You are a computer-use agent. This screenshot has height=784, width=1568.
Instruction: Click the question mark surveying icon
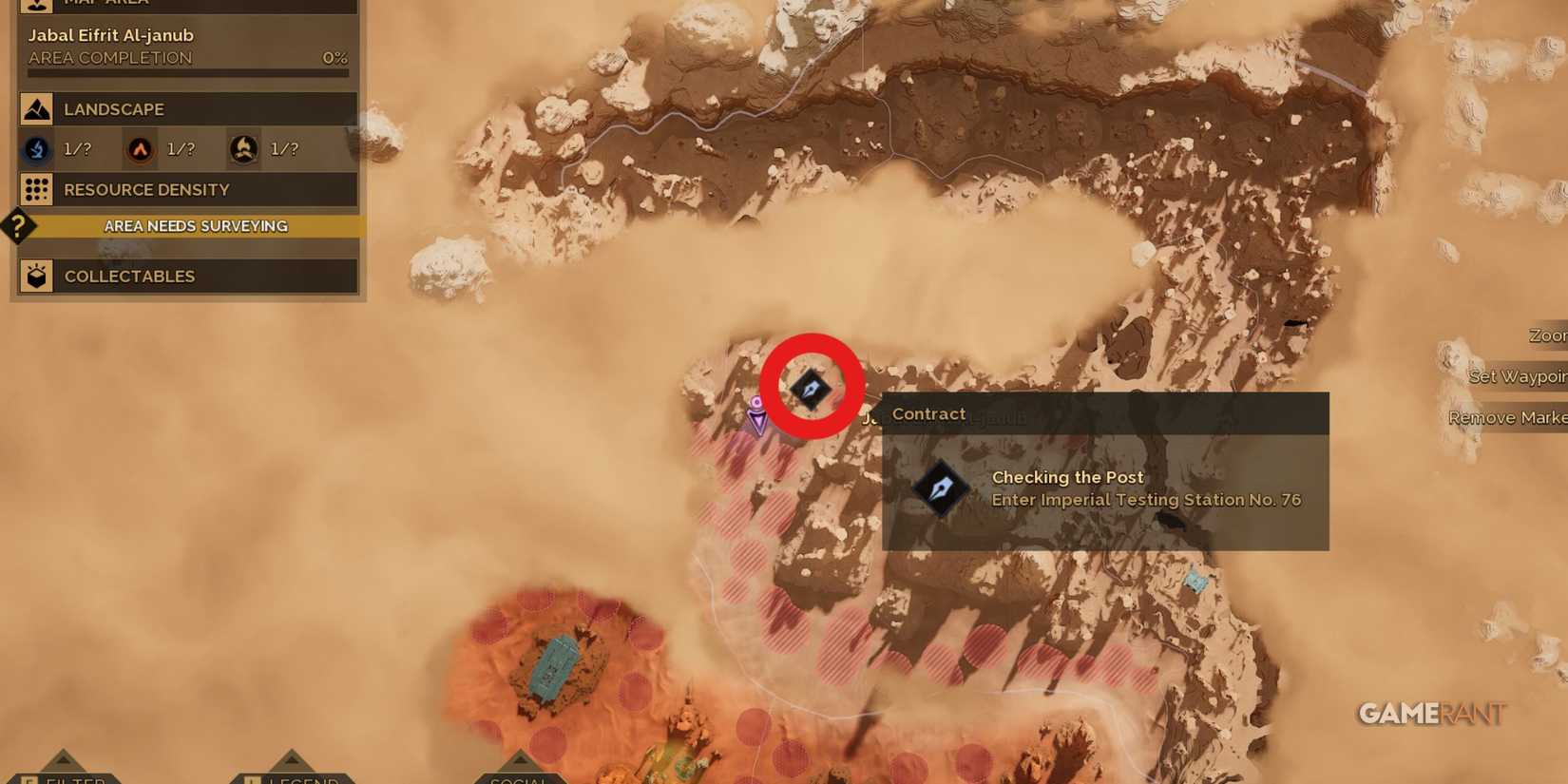click(x=16, y=226)
